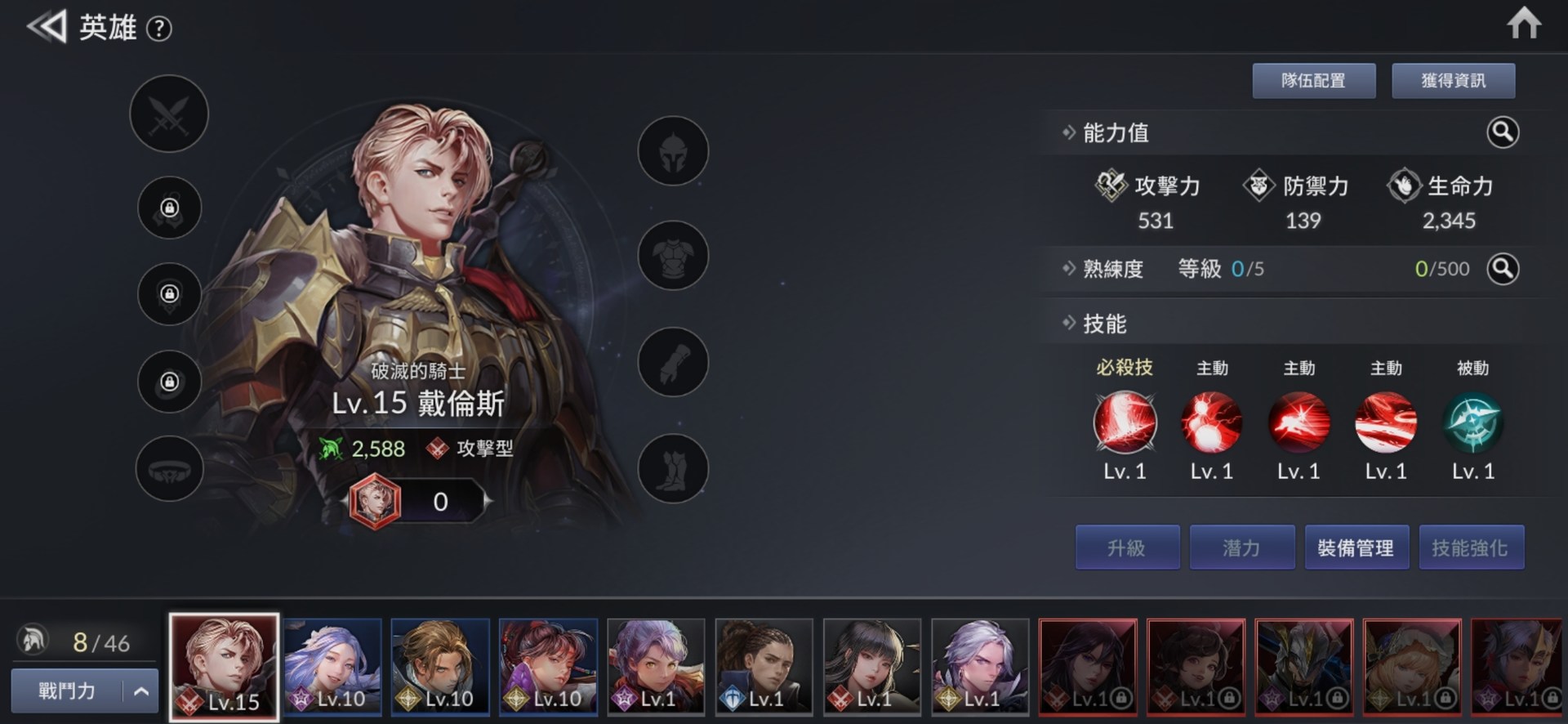Select the second hero thumbnail at Lv.10
Screen dimensions: 1568x724
coord(332,666)
